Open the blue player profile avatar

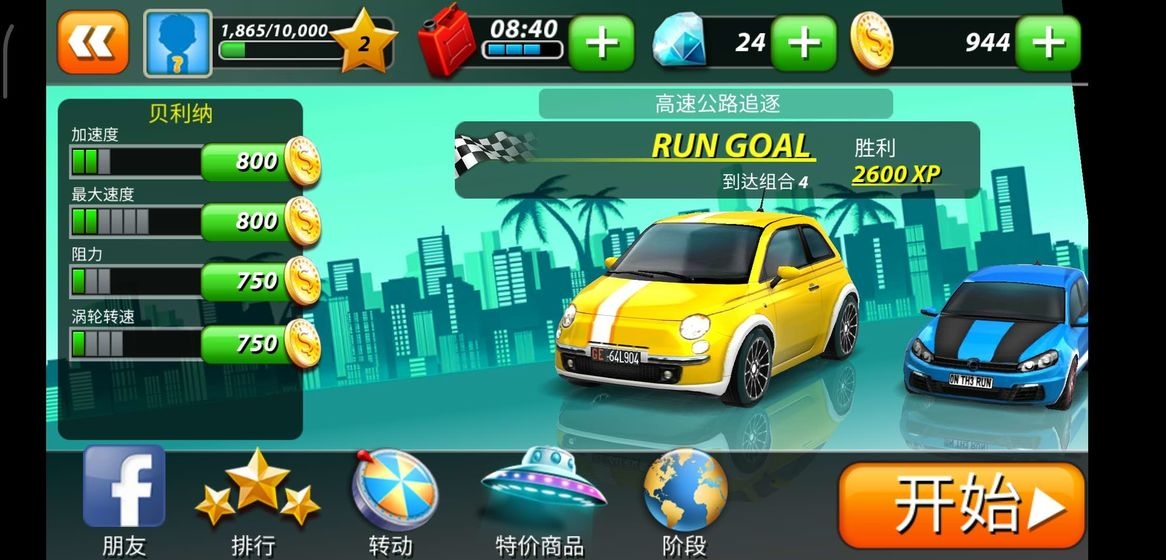click(177, 43)
